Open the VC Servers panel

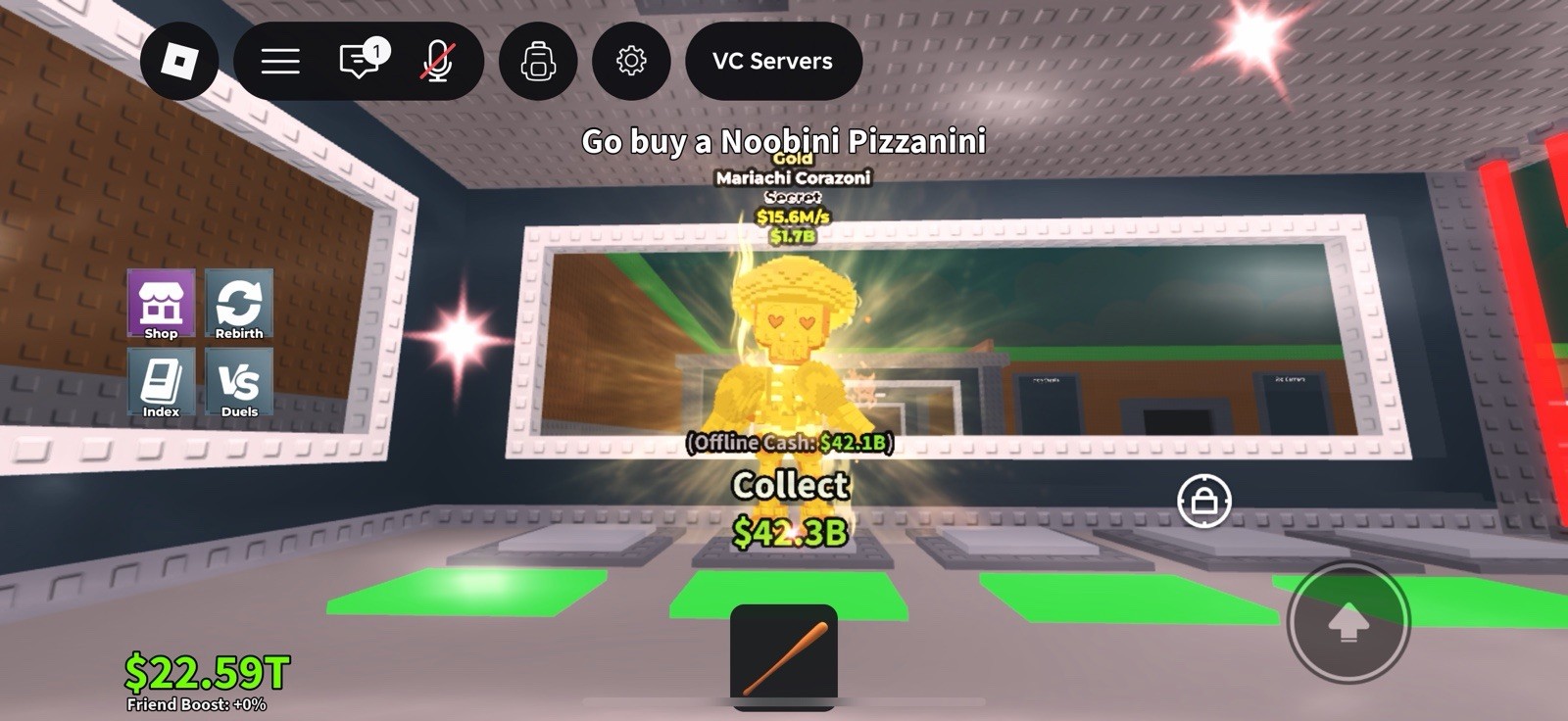click(773, 61)
